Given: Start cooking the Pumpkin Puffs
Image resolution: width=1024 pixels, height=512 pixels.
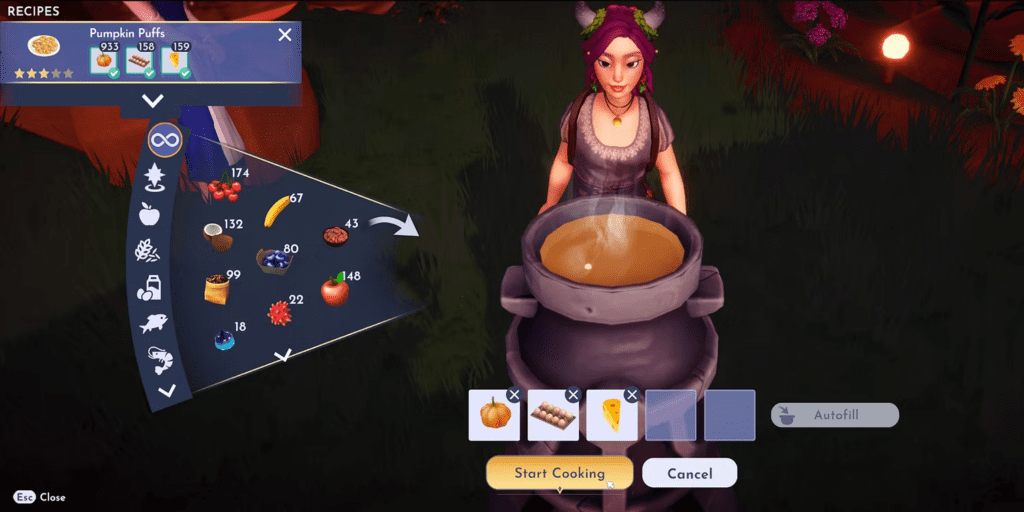Looking at the screenshot, I should coord(559,473).
